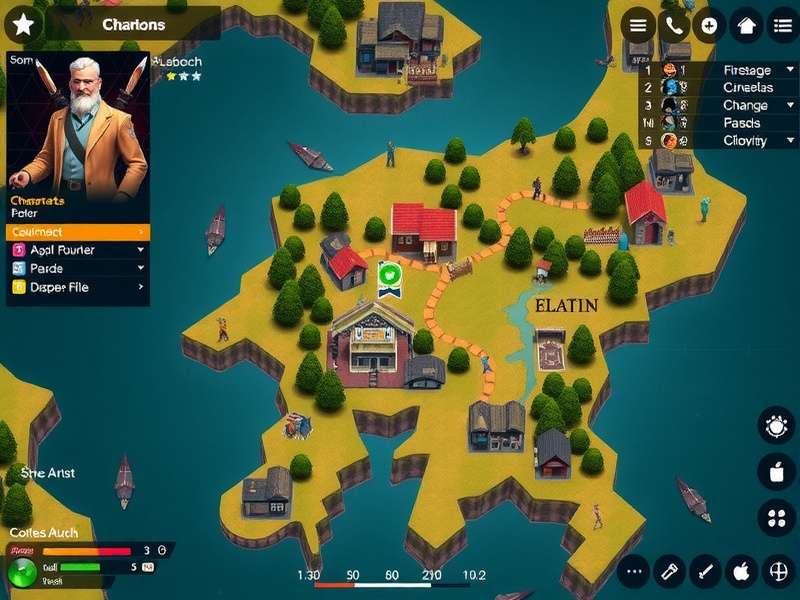This screenshot has height=600, width=800.
Task: Go to the home icon button
Action: (x=746, y=25)
